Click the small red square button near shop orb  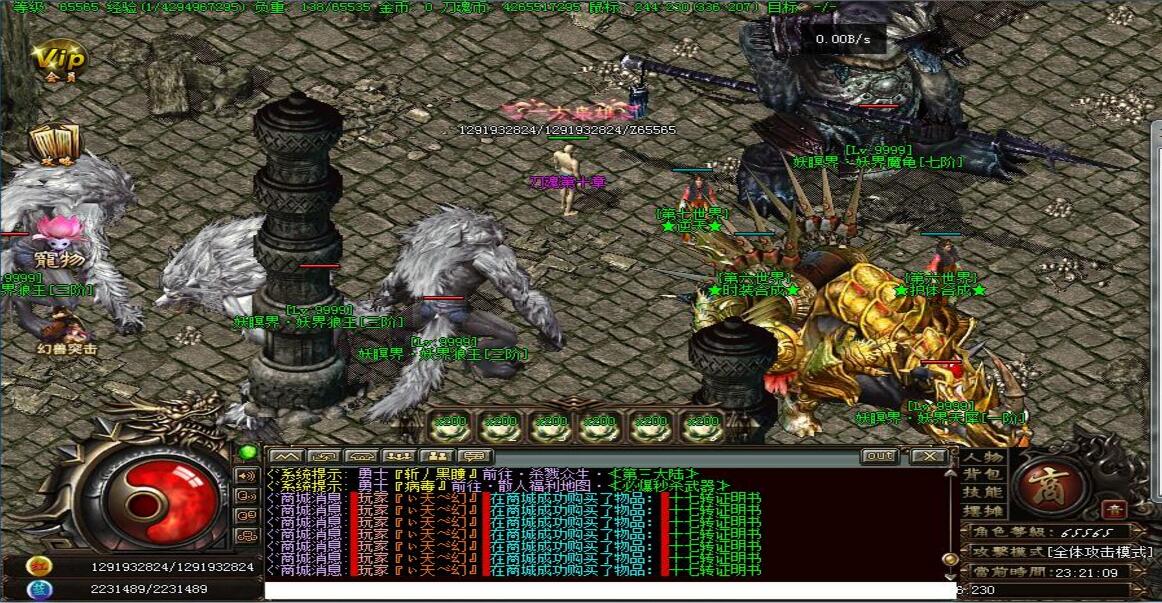(1115, 509)
